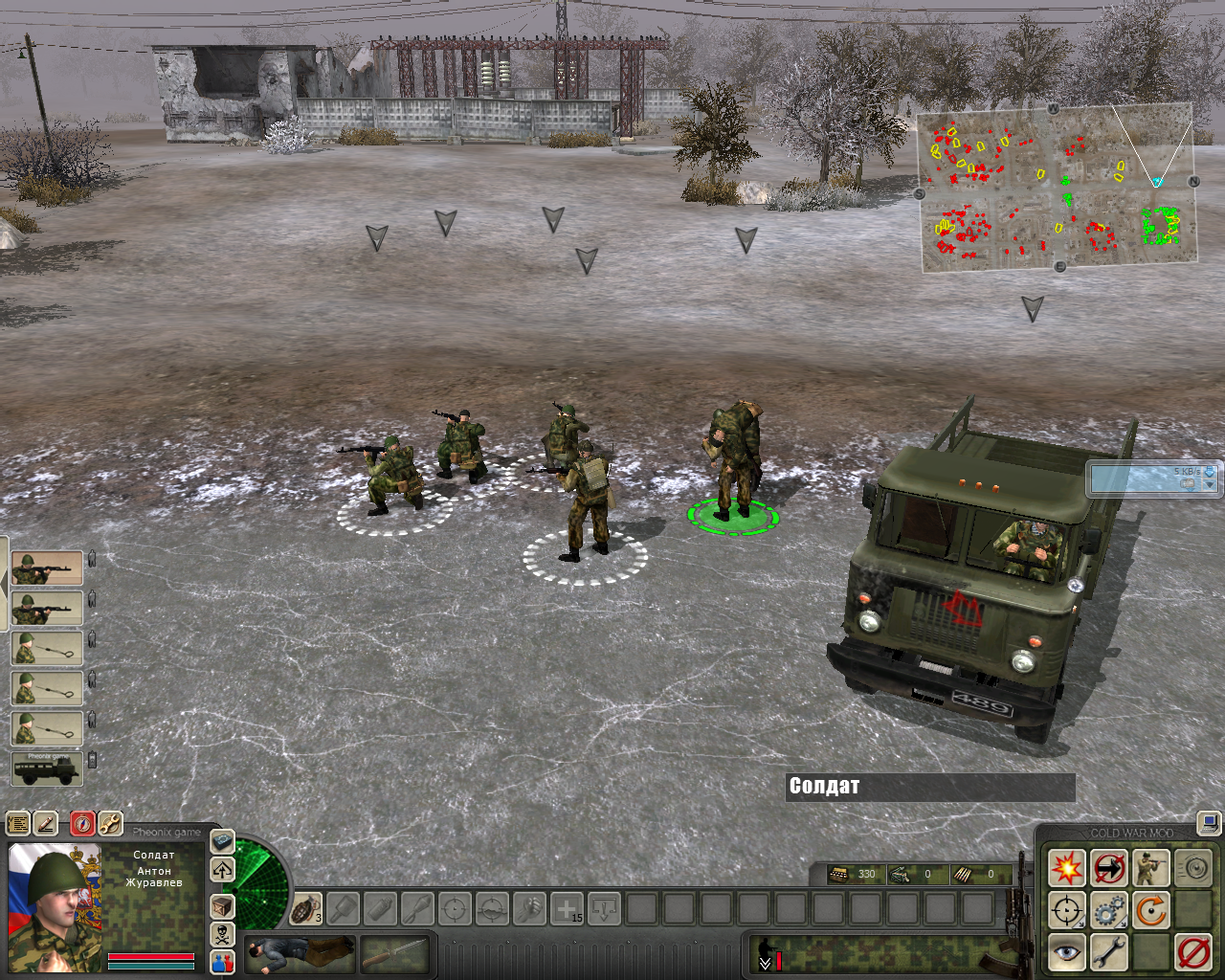Image resolution: width=1225 pixels, height=980 pixels.
Task: Select the knife weapon slot
Action: point(393,953)
